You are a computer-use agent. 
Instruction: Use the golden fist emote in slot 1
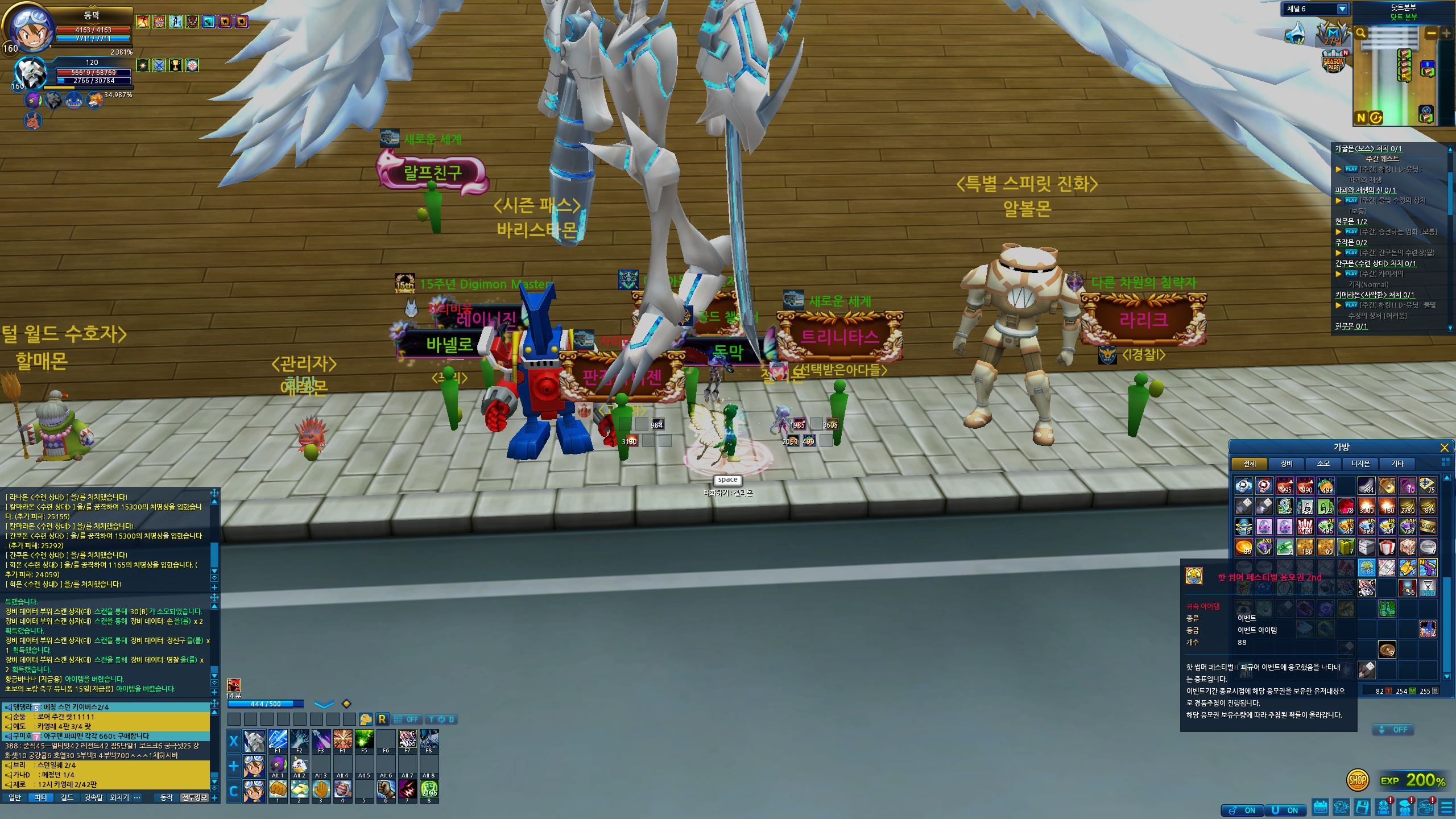pyautogui.click(x=278, y=789)
